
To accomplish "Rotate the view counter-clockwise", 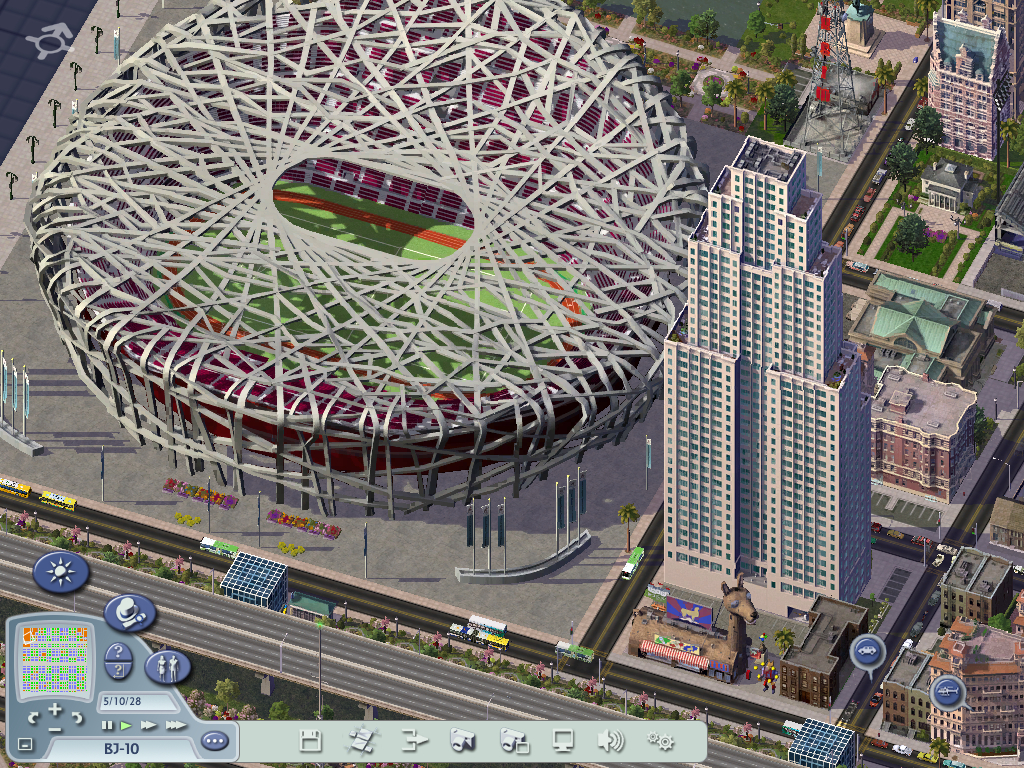I will [x=34, y=718].
